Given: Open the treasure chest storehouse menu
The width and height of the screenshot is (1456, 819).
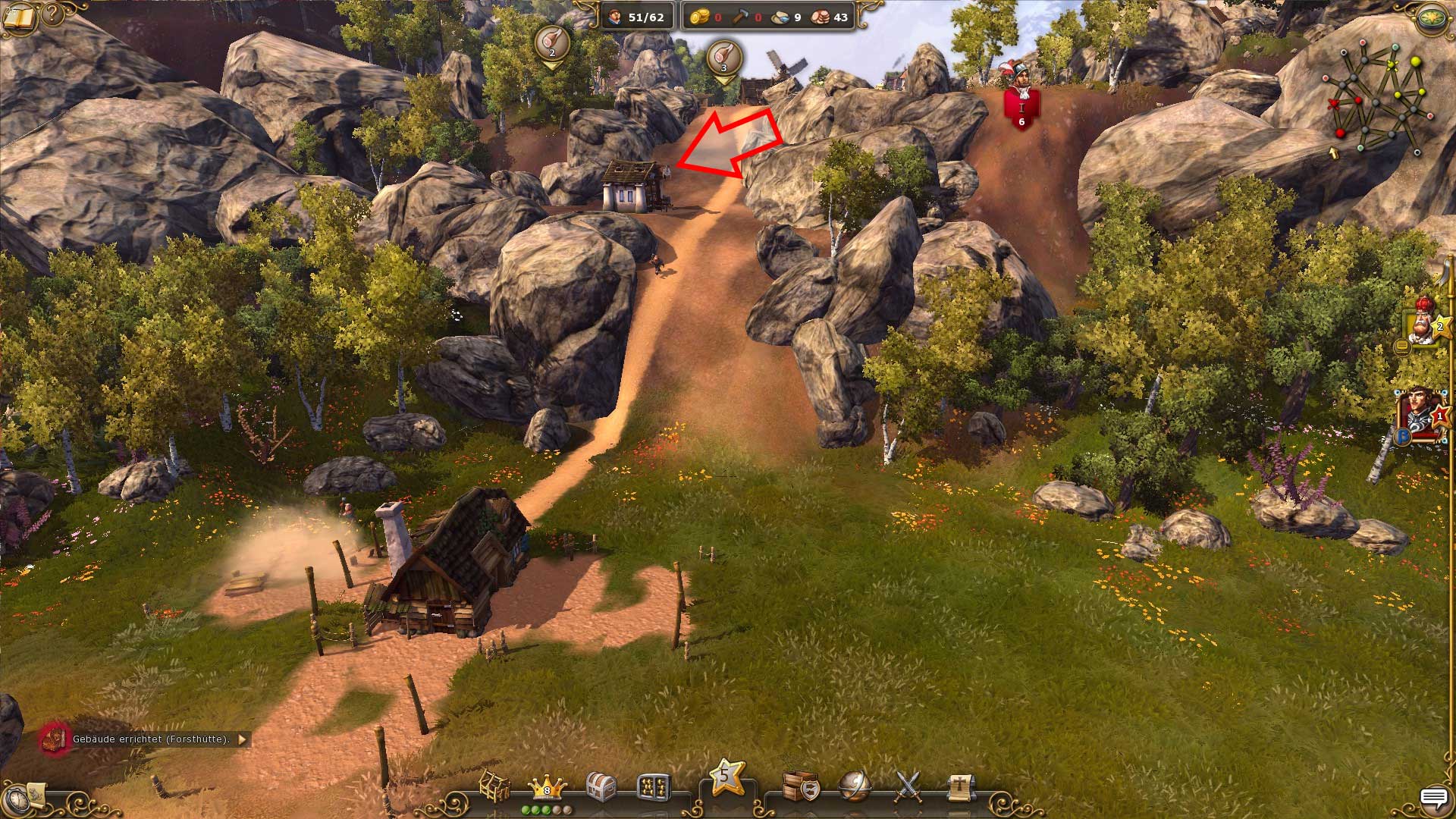Looking at the screenshot, I should point(600,787).
